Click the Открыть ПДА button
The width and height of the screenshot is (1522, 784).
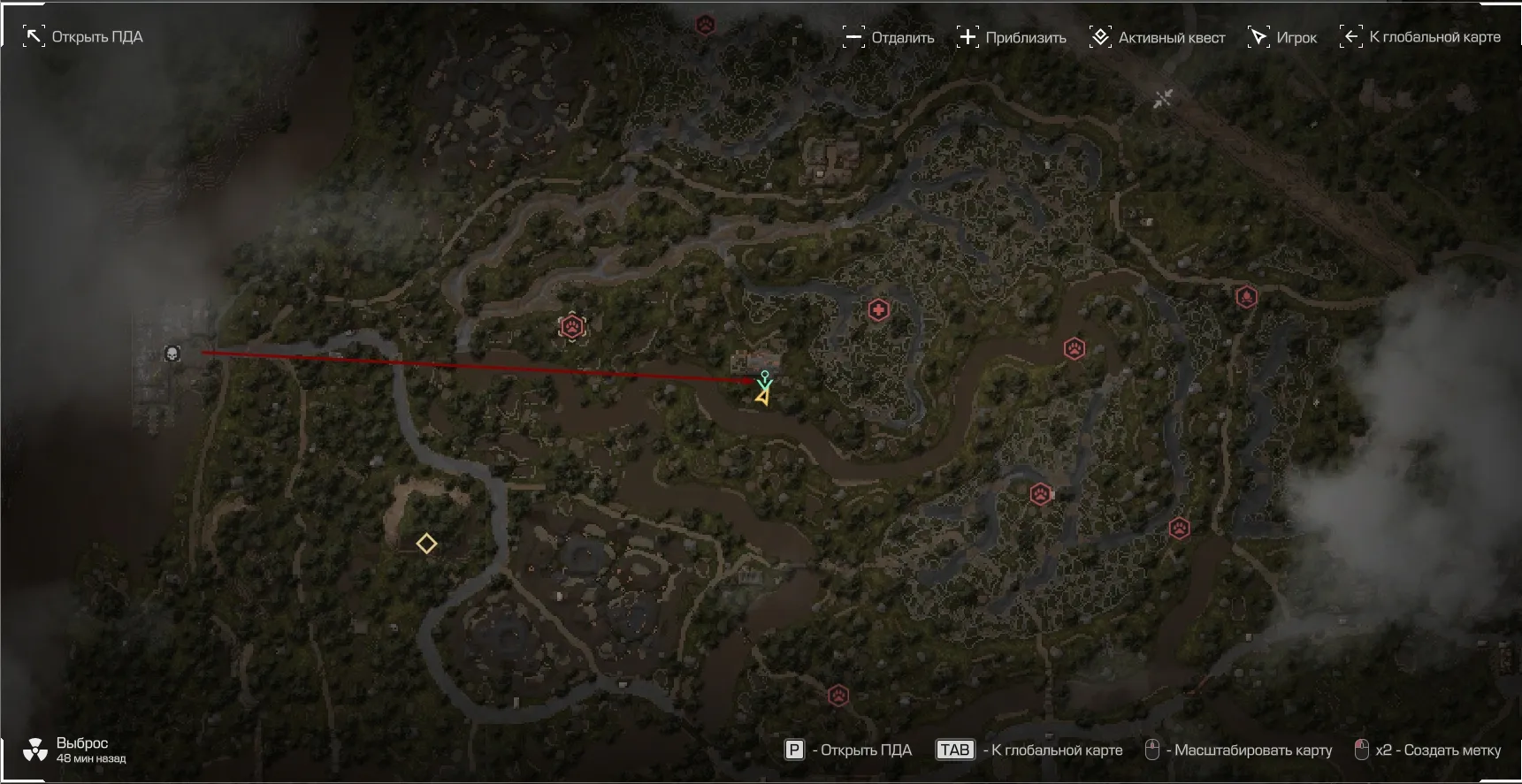(83, 37)
